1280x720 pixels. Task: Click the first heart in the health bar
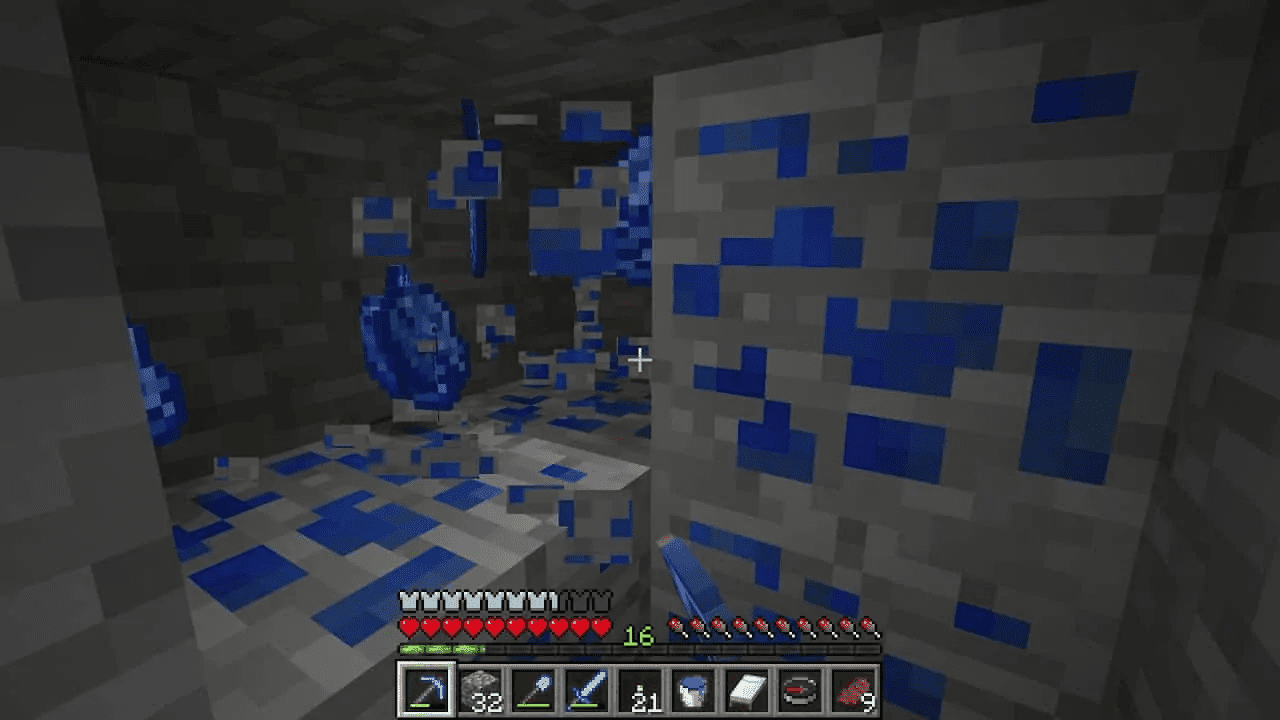pyautogui.click(x=409, y=628)
